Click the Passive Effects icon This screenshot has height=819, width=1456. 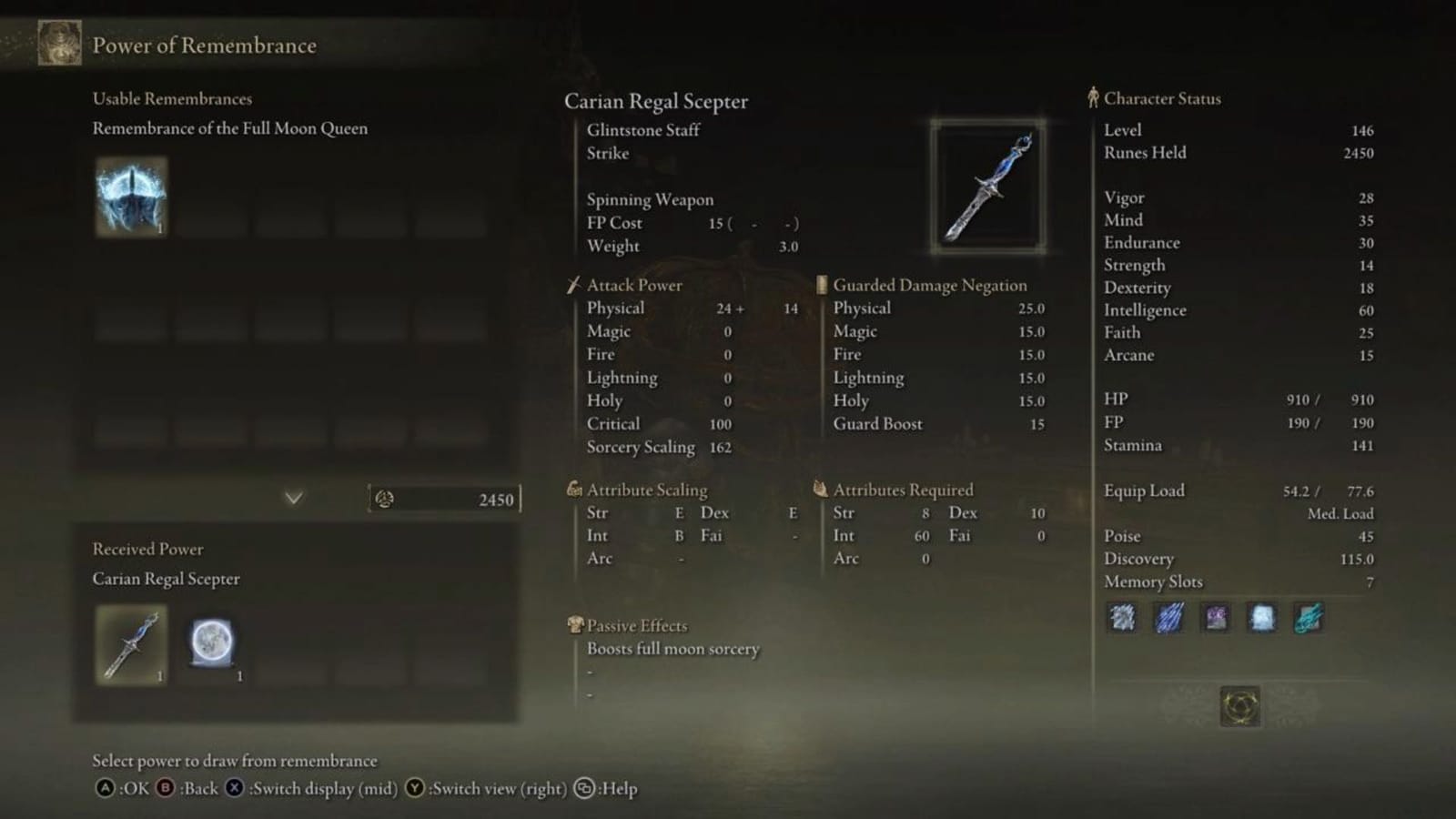point(574,625)
